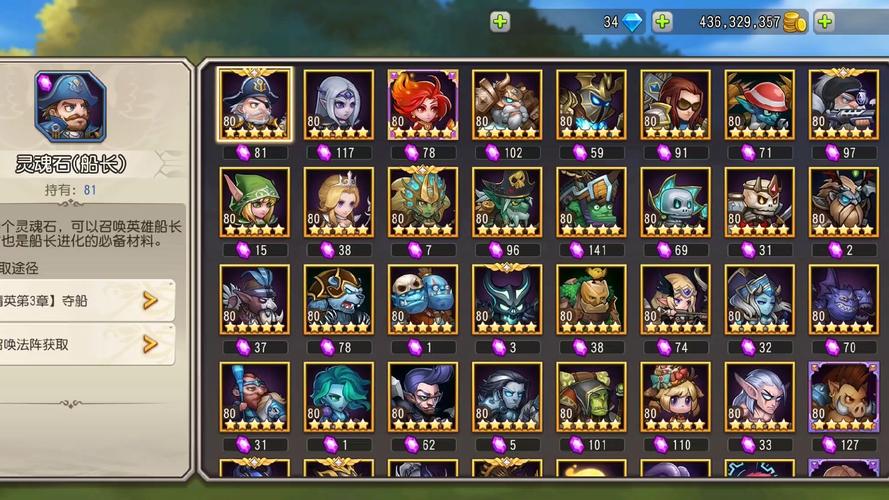
Task: Pick the green orc hero with 101 stones
Action: click(591, 396)
